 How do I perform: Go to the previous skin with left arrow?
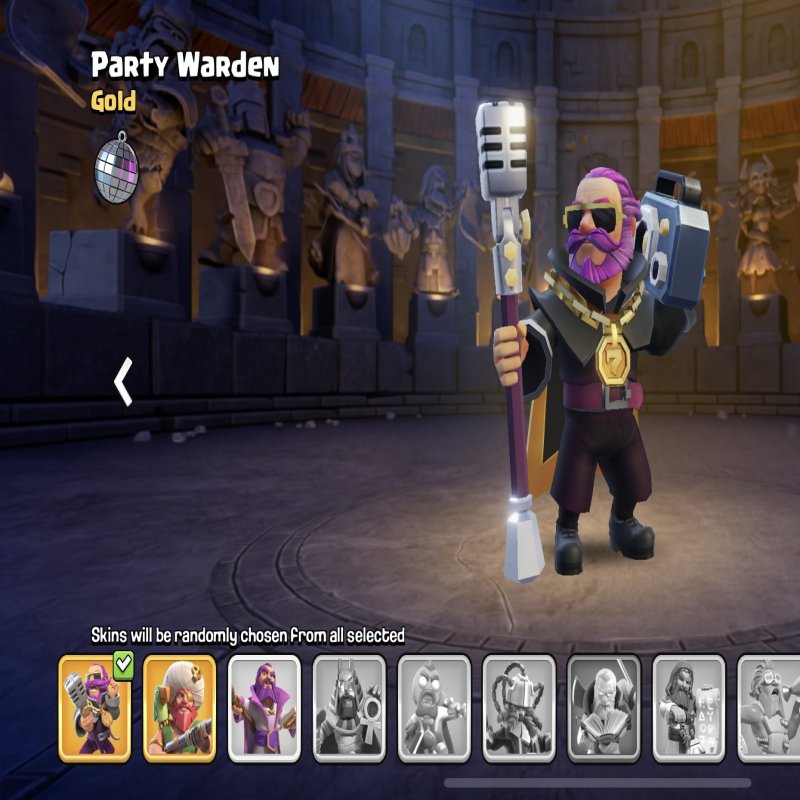[124, 383]
